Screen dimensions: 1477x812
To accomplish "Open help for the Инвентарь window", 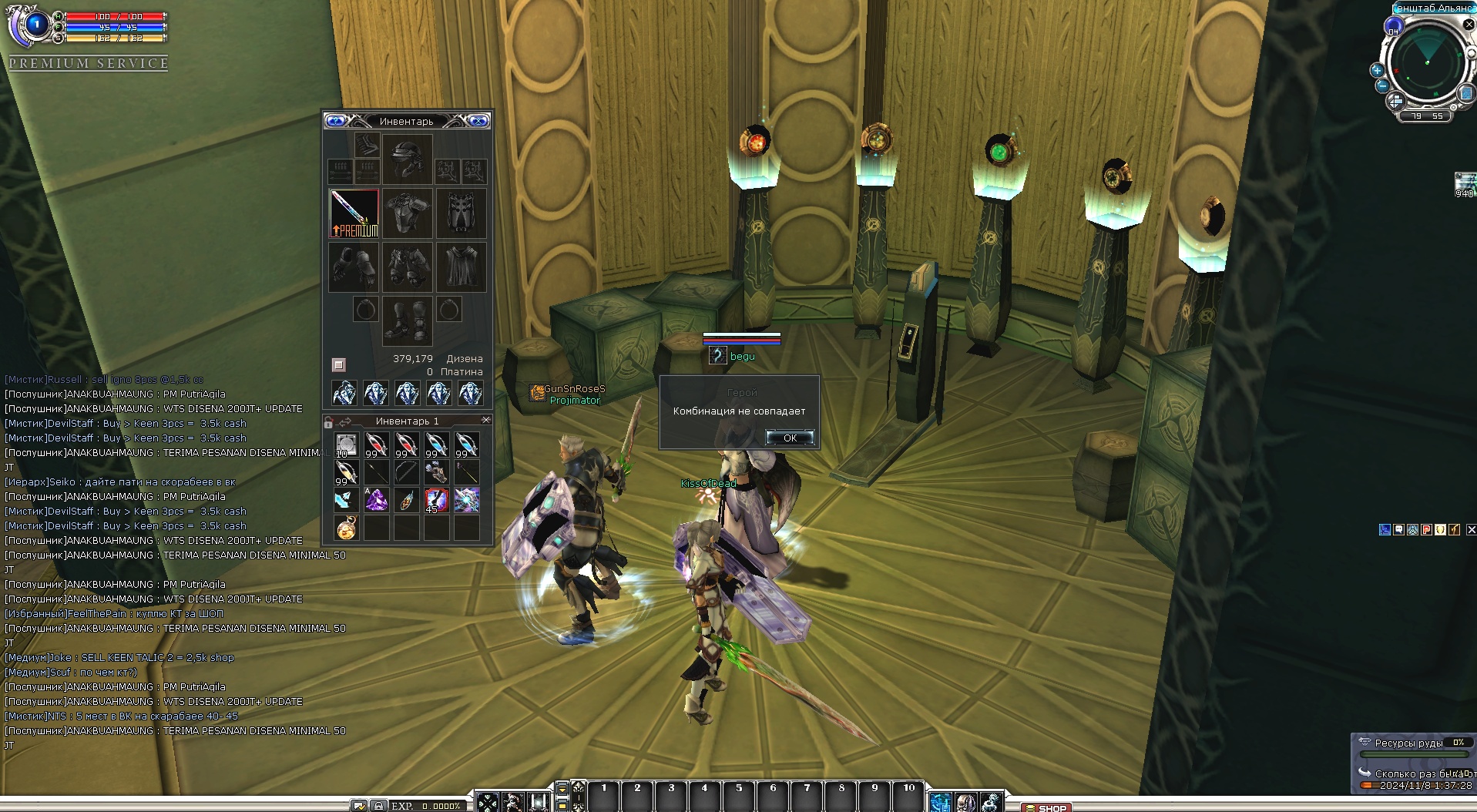I will pyautogui.click(x=335, y=121).
